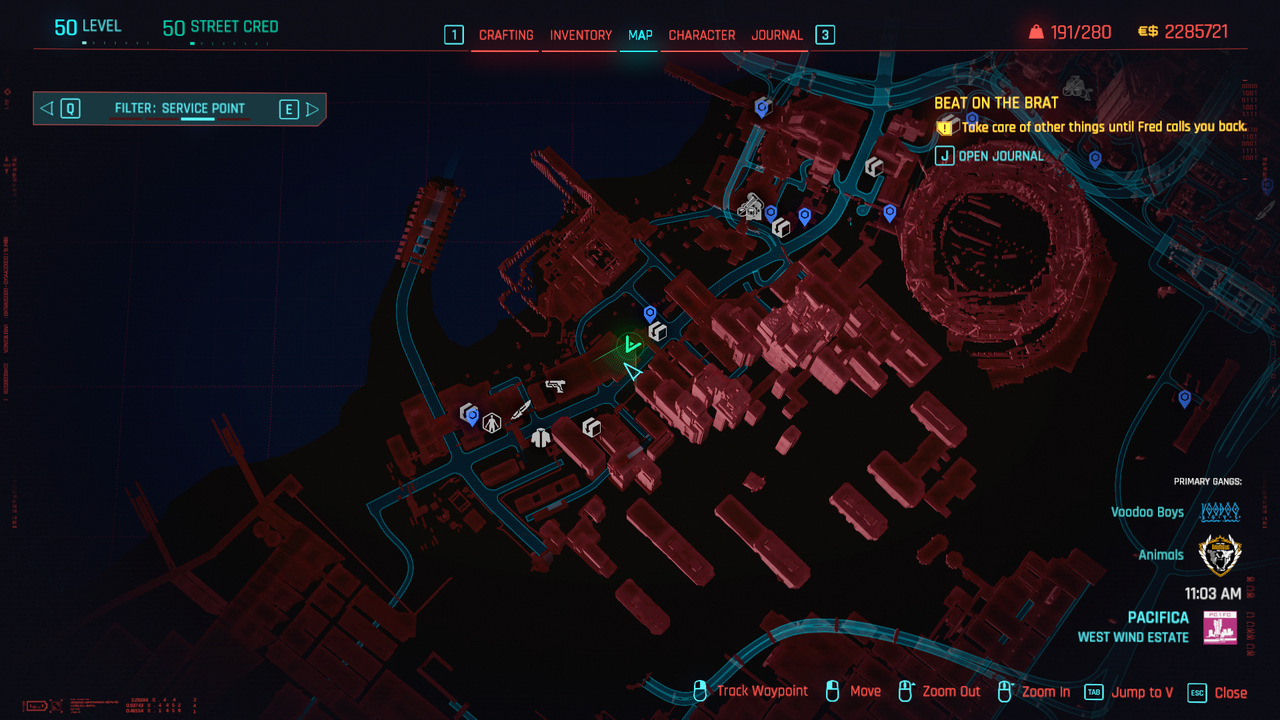The height and width of the screenshot is (720, 1280).
Task: Switch to the Crafting tab
Action: pos(506,35)
